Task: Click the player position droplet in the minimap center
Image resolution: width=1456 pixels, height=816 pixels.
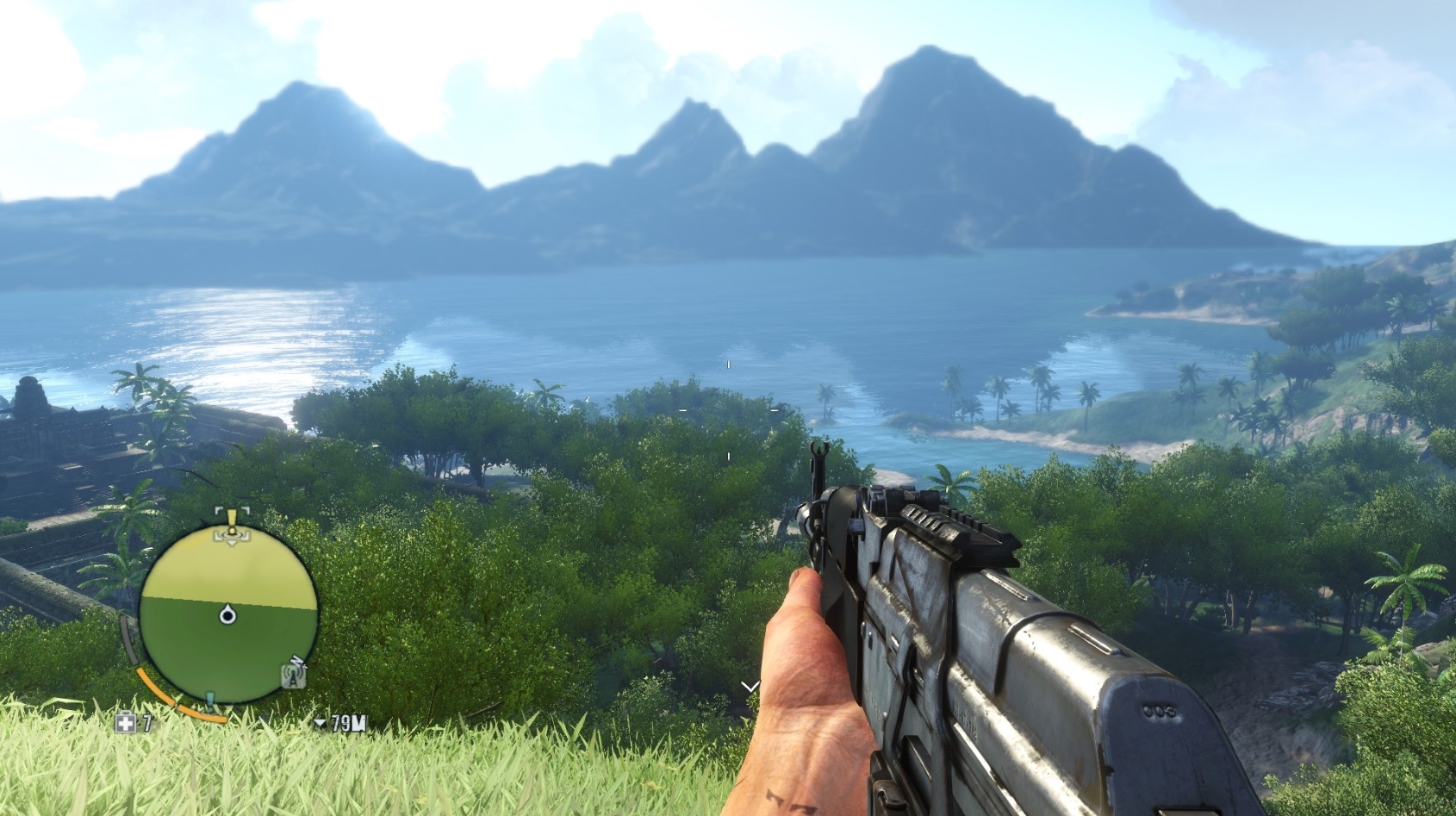Action: tap(228, 614)
